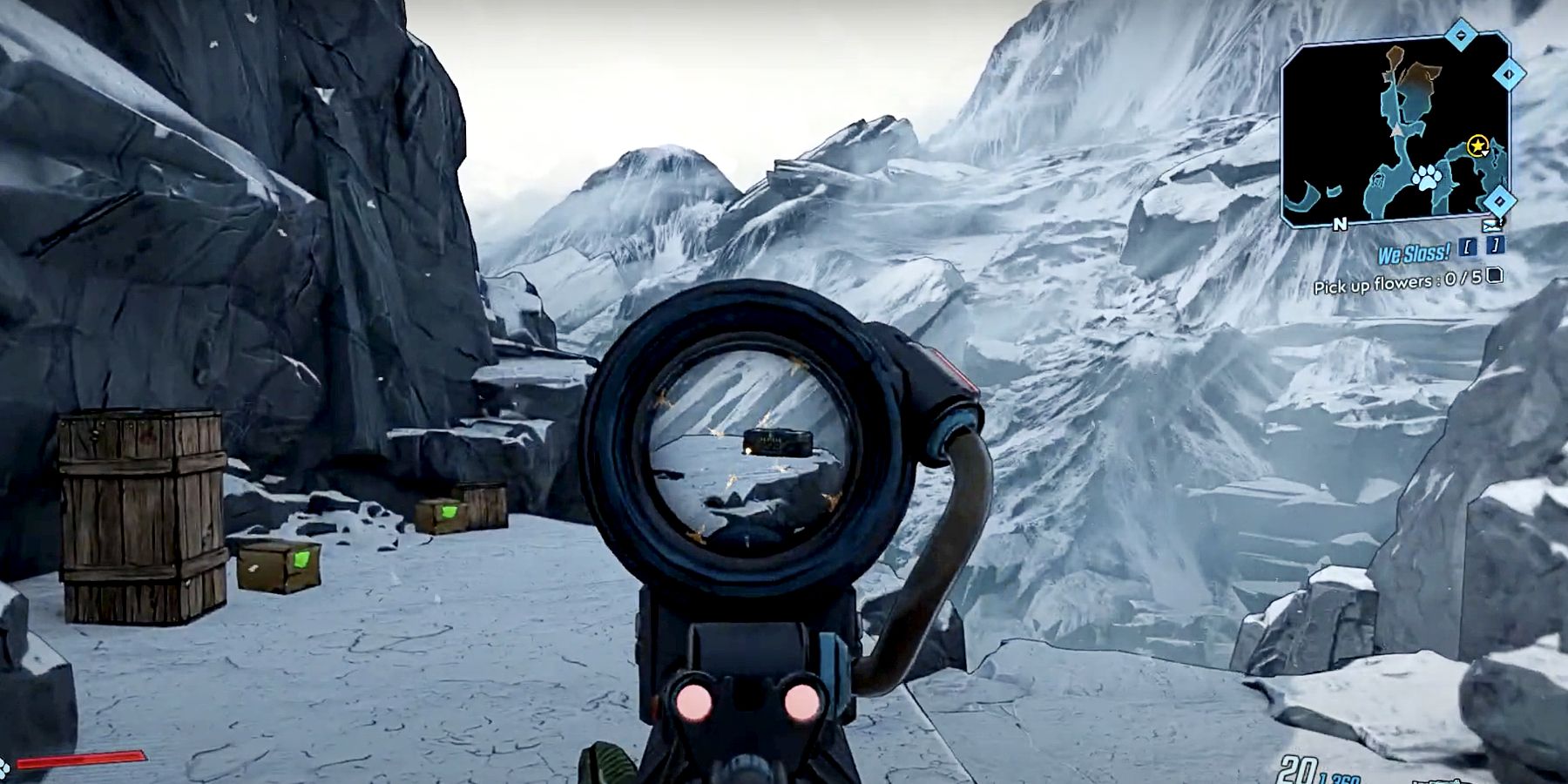The image size is (1568, 784).
Task: Toggle the left bracket next to We Sloss!
Action: 1467,248
